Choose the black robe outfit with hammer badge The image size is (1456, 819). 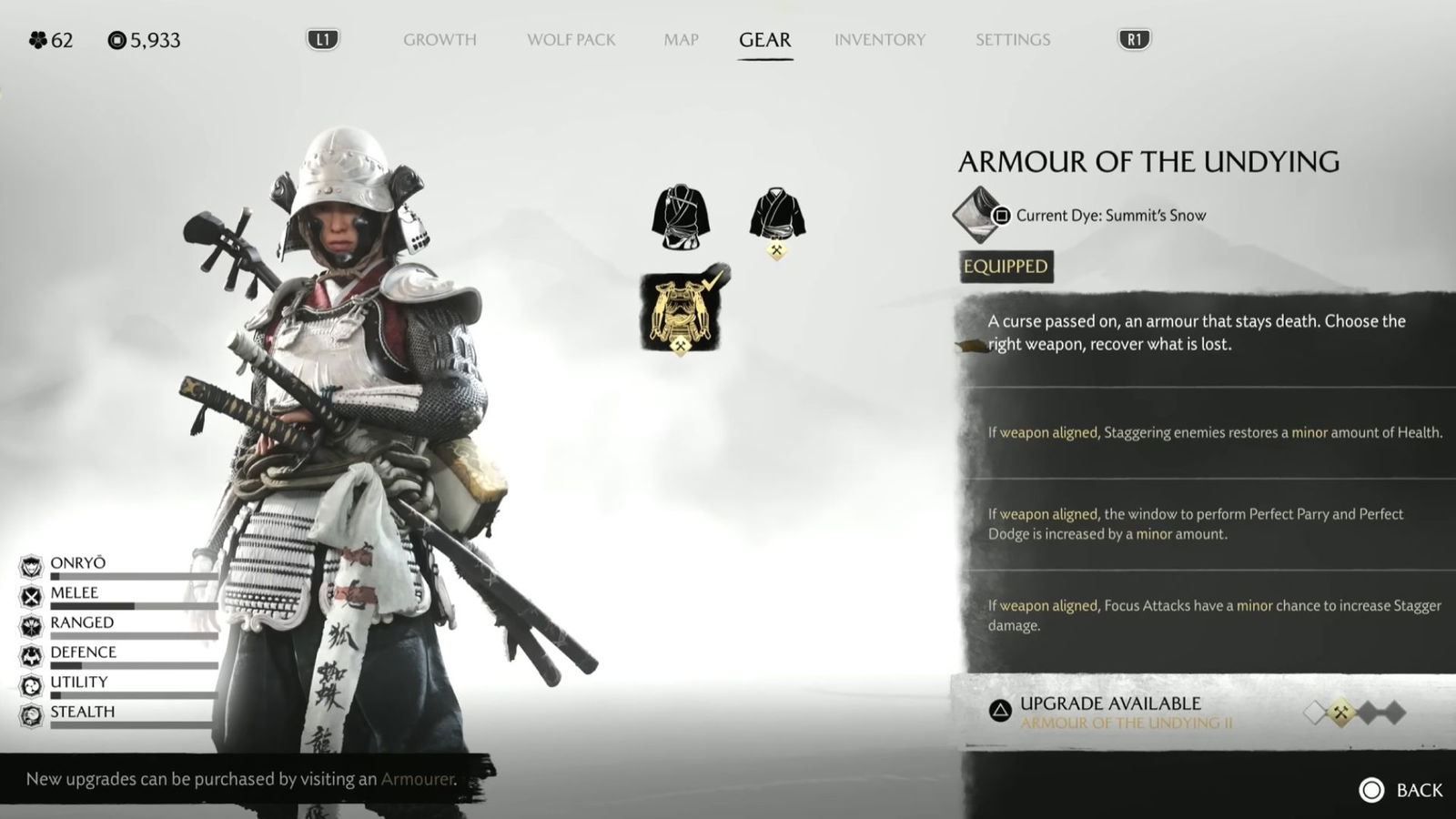776,216
